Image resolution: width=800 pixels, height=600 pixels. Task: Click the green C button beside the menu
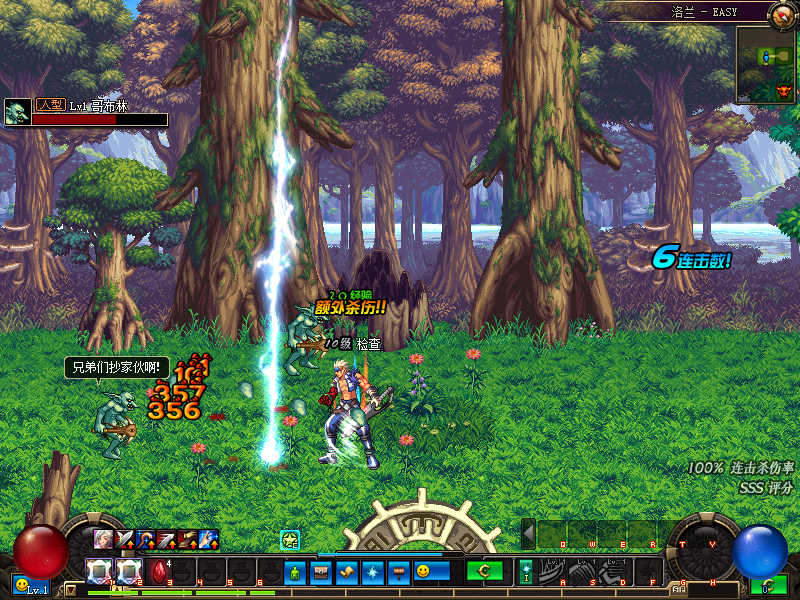pyautogui.click(x=484, y=571)
